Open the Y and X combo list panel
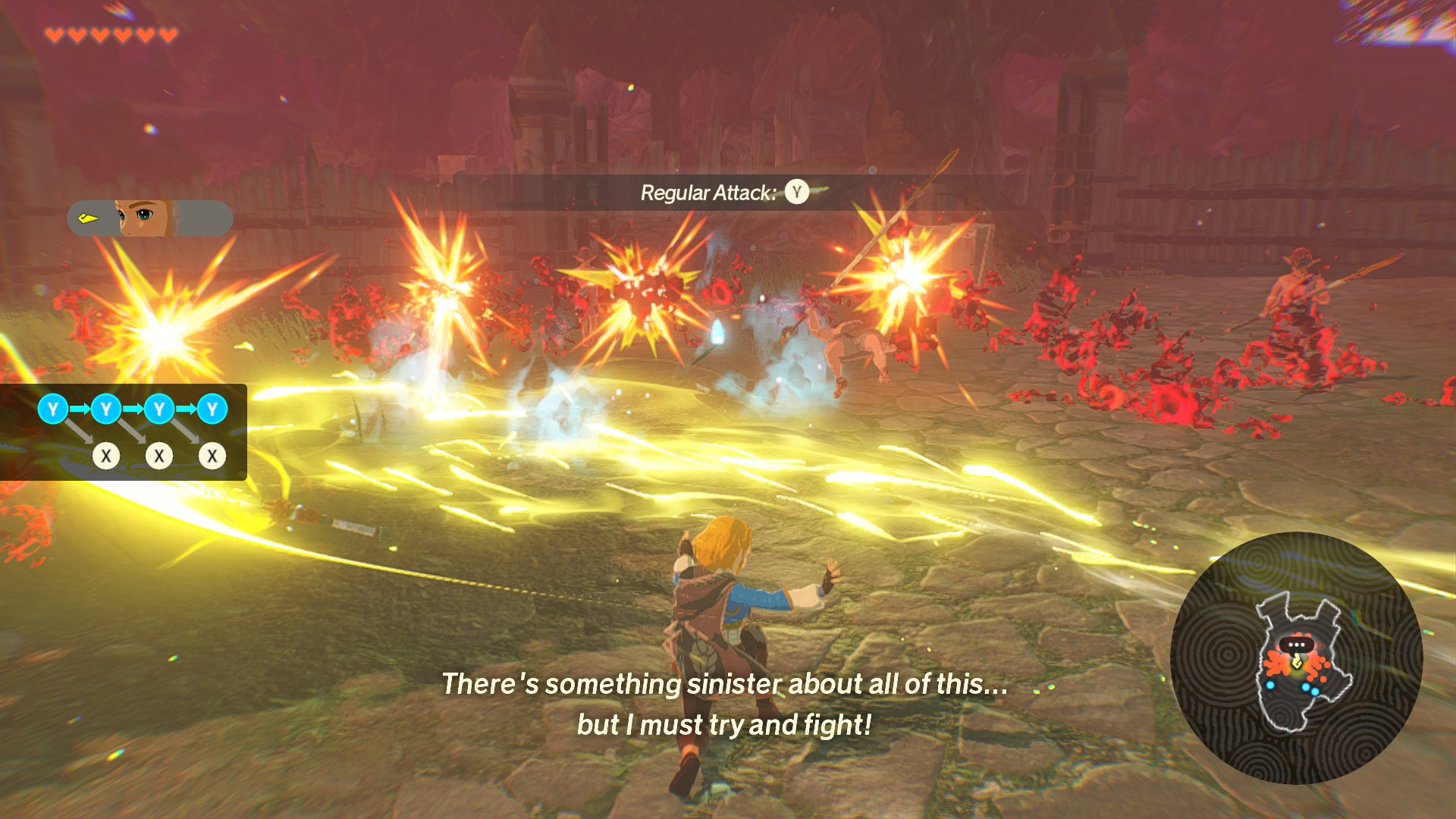The height and width of the screenshot is (819, 1456). tap(124, 432)
